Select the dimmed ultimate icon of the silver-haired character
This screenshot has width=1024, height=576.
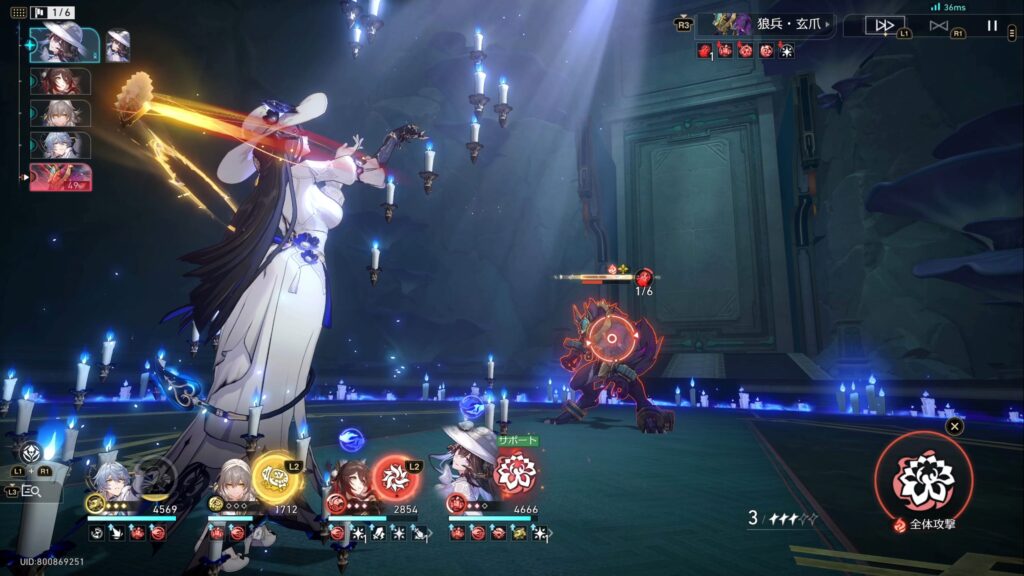pyautogui.click(x=154, y=477)
